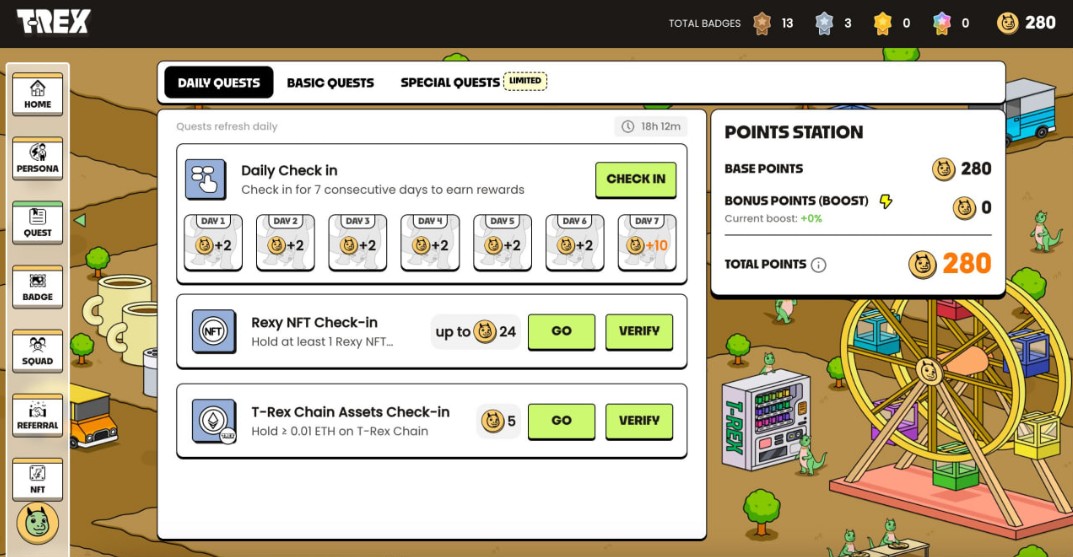Screen dimensions: 1073x557
Task: Show the Total Points info tooltip icon
Action: [818, 265]
